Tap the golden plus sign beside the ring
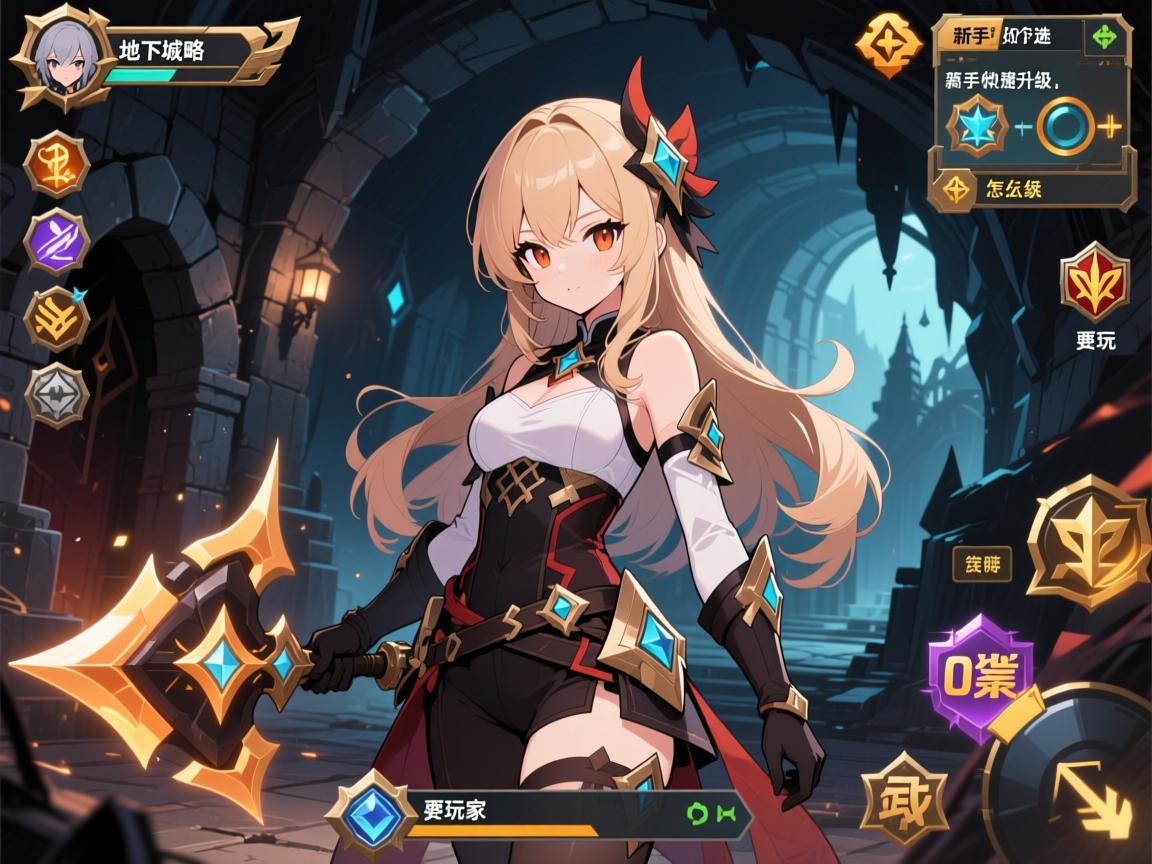The image size is (1152, 864). click(1110, 126)
